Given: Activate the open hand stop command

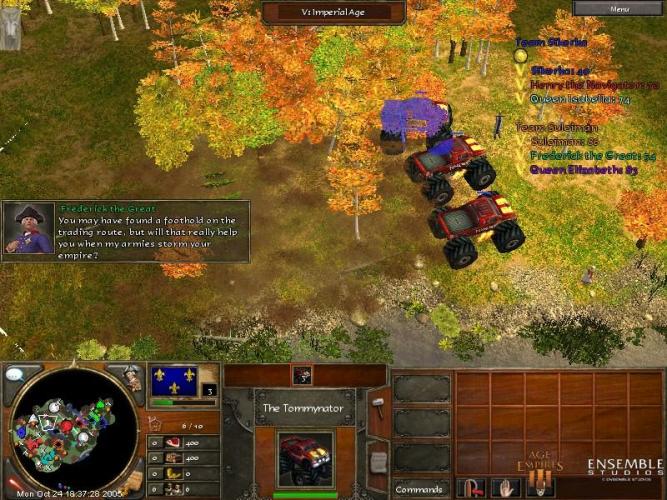Looking at the screenshot, I should (x=507, y=488).
